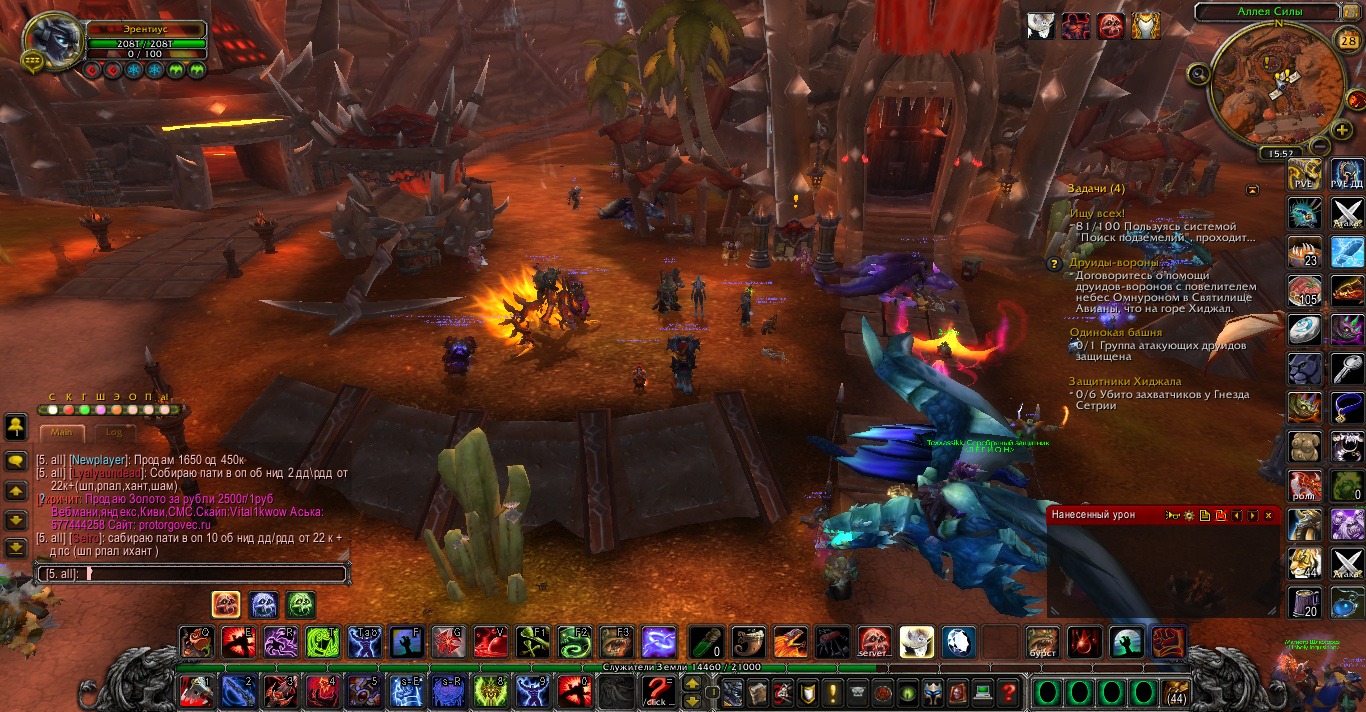The width and height of the screenshot is (1366, 712).
Task: Select the Druids-Ravens quest question mark
Action: [1053, 264]
